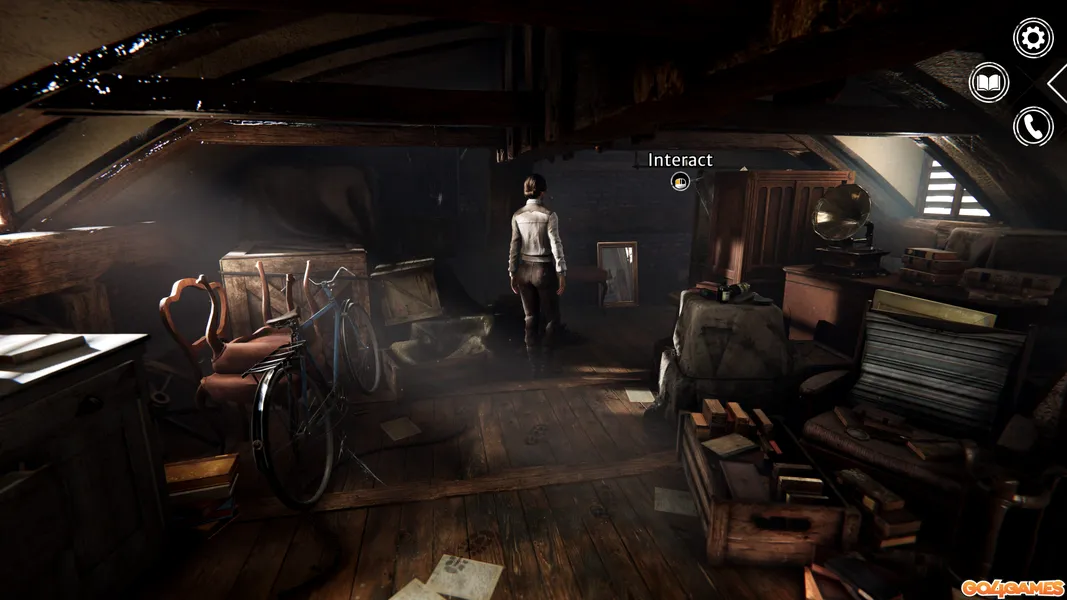Open the settings gear icon
The image size is (1067, 600).
tap(1033, 38)
